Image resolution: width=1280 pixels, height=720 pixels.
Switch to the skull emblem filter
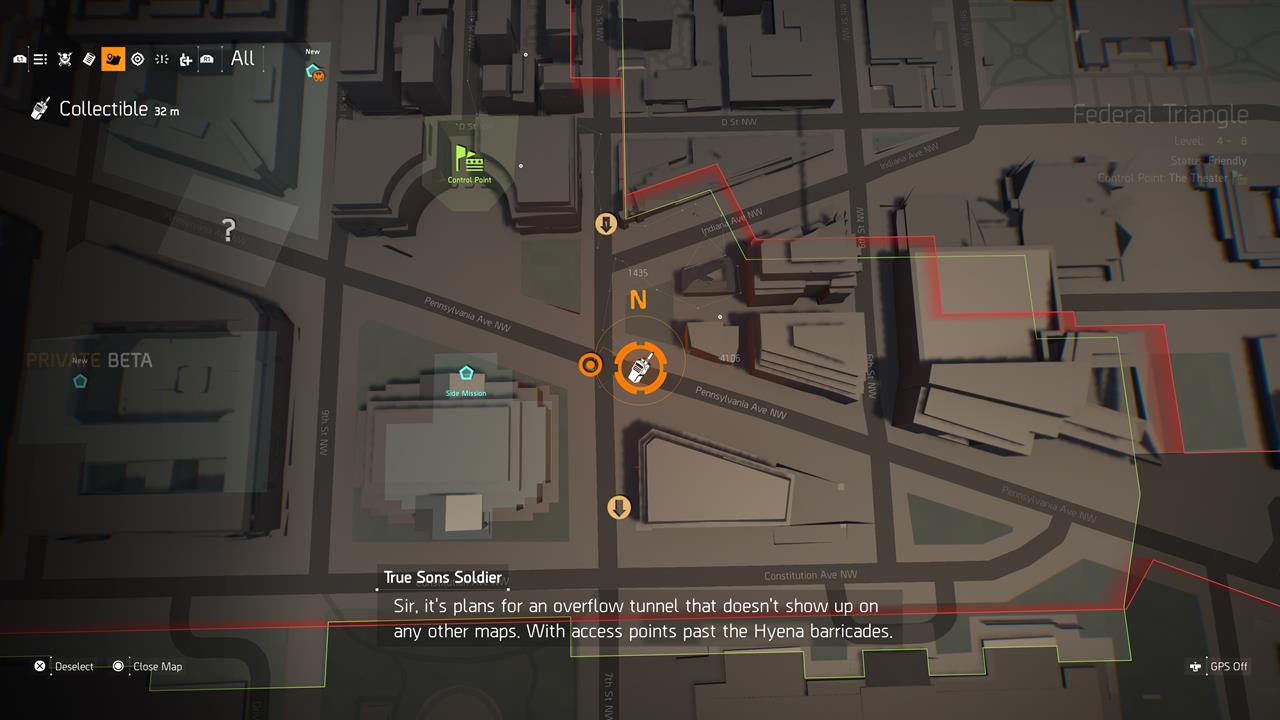pyautogui.click(x=65, y=59)
